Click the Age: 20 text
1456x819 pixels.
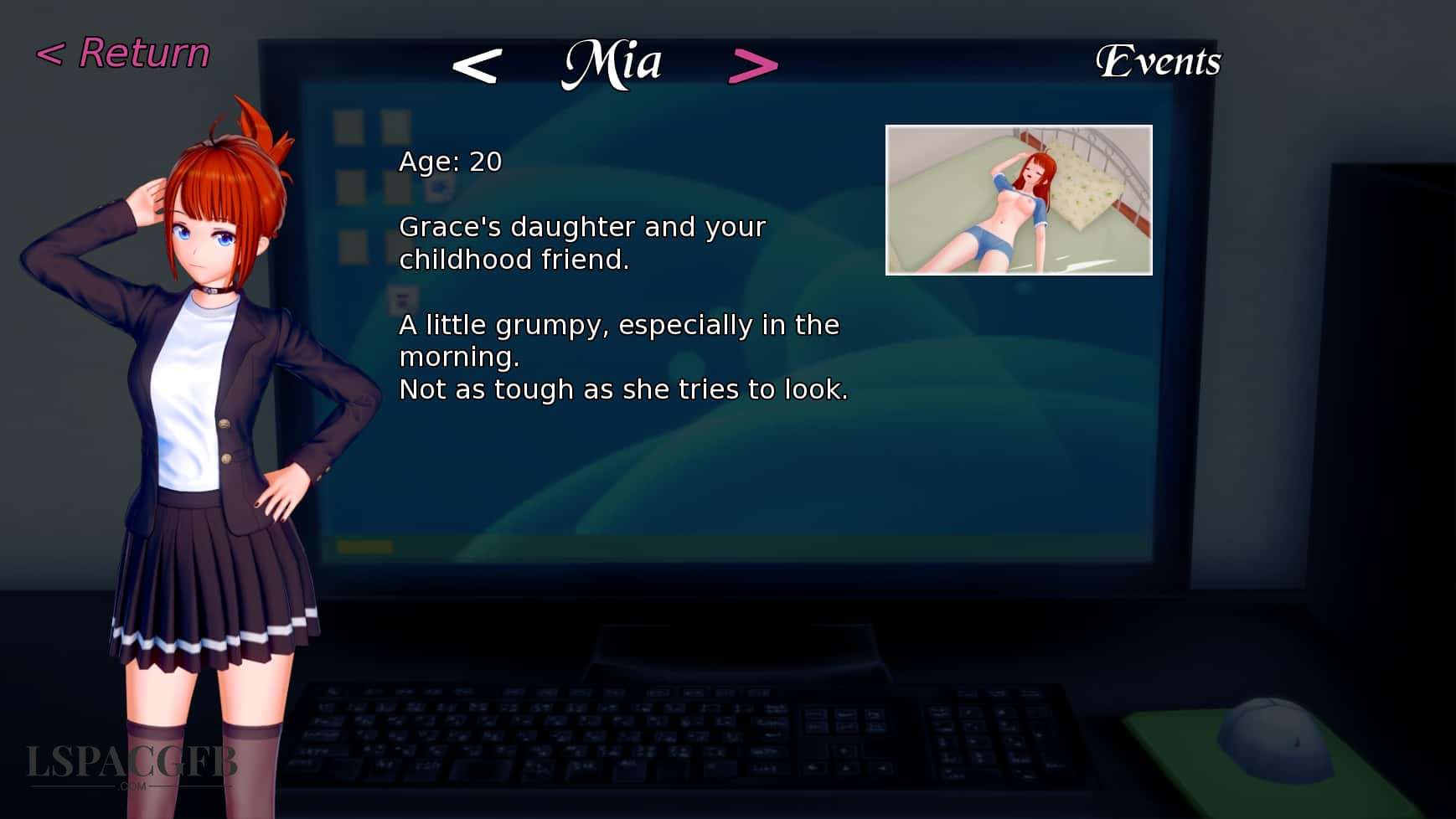pos(449,162)
